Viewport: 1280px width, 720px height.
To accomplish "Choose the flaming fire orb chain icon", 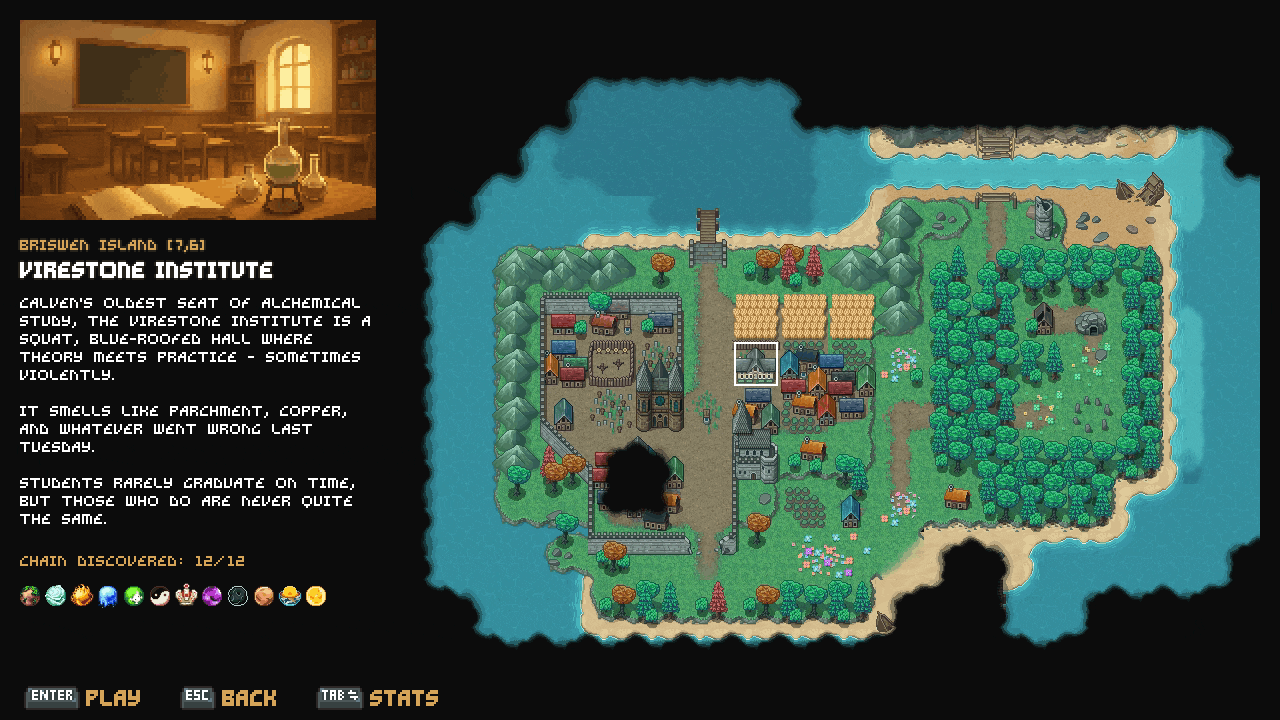I will pos(82,597).
